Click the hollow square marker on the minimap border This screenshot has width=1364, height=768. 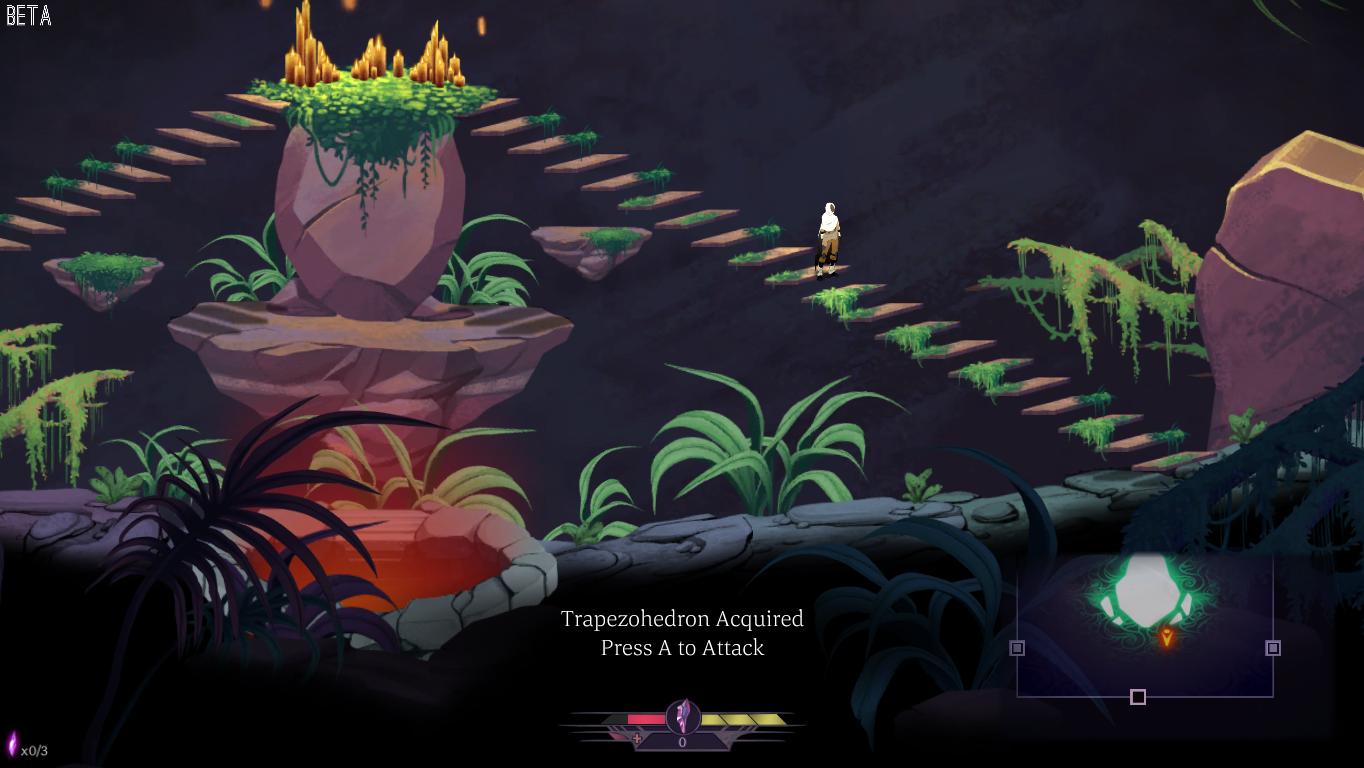click(1138, 697)
